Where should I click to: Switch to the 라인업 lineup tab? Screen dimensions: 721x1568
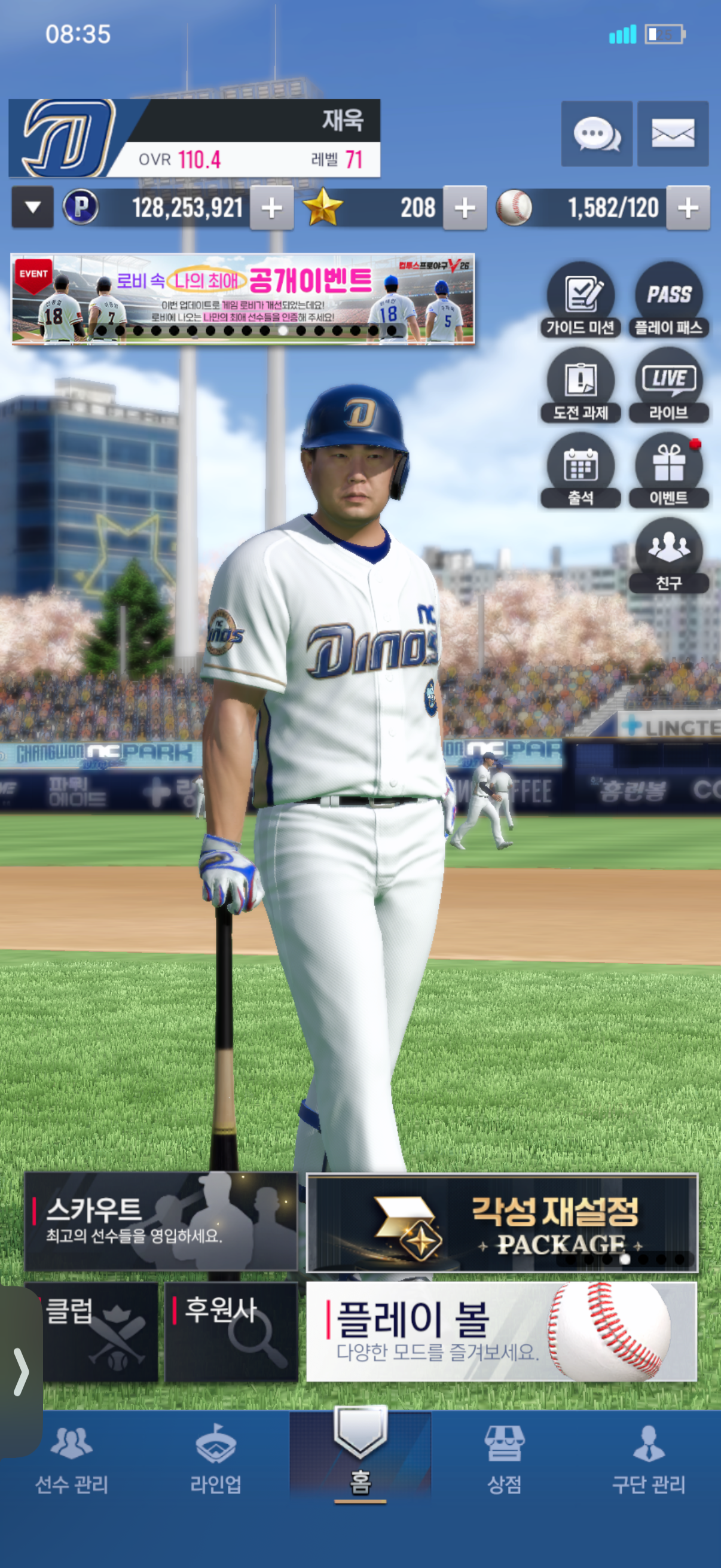coord(215,1459)
